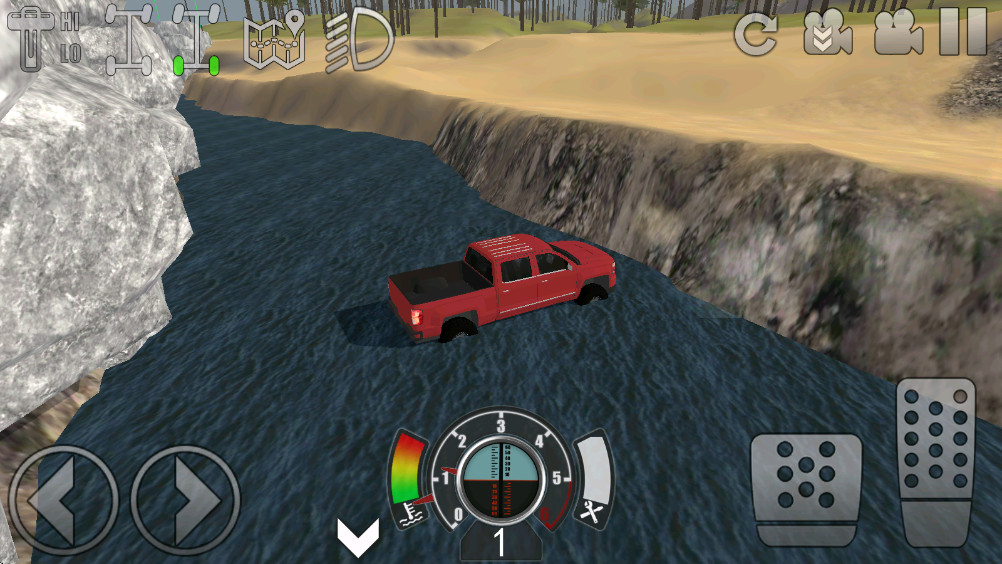The width and height of the screenshot is (1002, 564).
Task: Steer right with the right arrow button
Action: pos(186,498)
